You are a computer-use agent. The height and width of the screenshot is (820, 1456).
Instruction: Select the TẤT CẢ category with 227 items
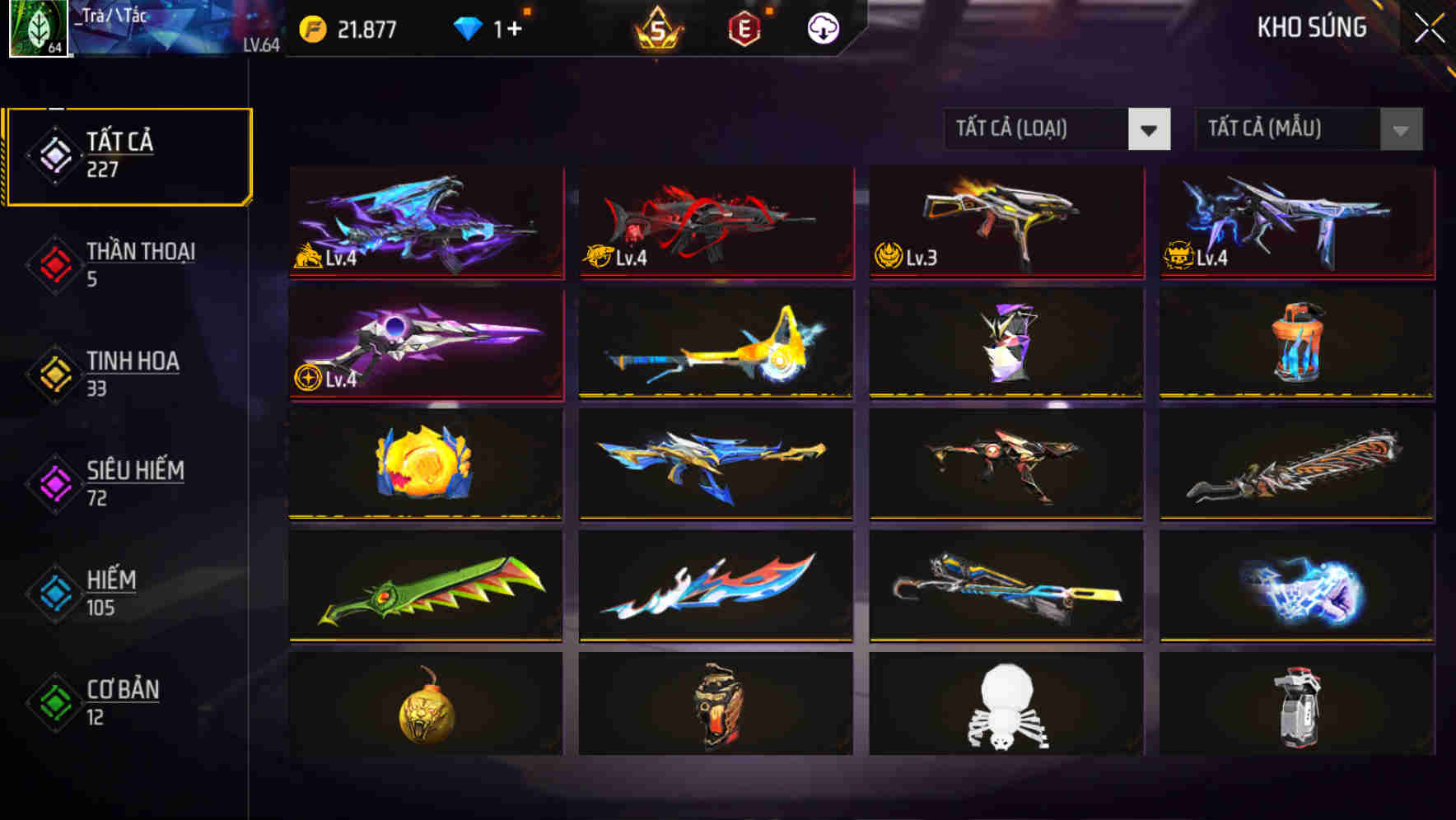coord(128,154)
